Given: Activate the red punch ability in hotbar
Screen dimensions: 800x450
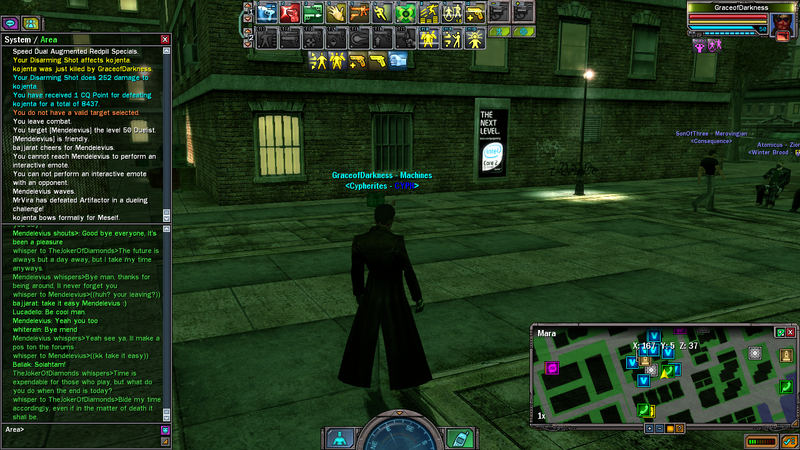Looking at the screenshot, I should tap(288, 13).
